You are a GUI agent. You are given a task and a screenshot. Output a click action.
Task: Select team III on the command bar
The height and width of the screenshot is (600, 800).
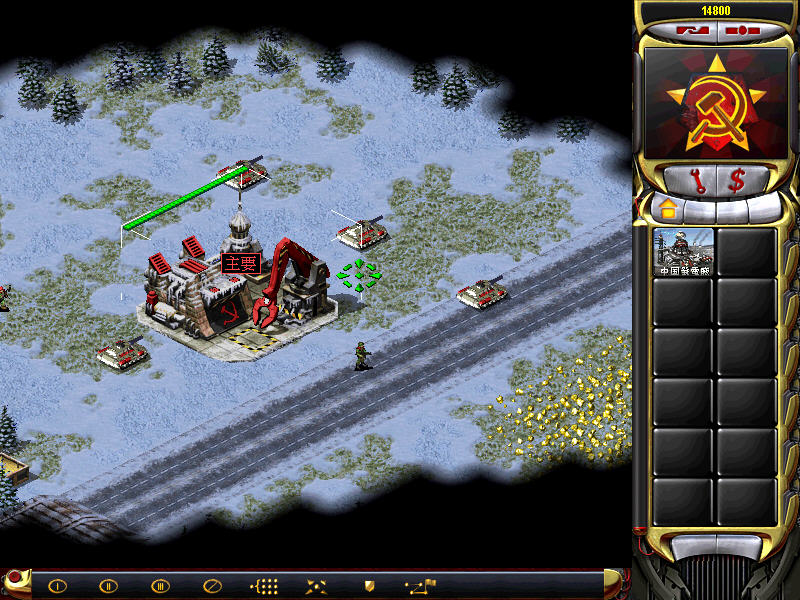click(160, 586)
